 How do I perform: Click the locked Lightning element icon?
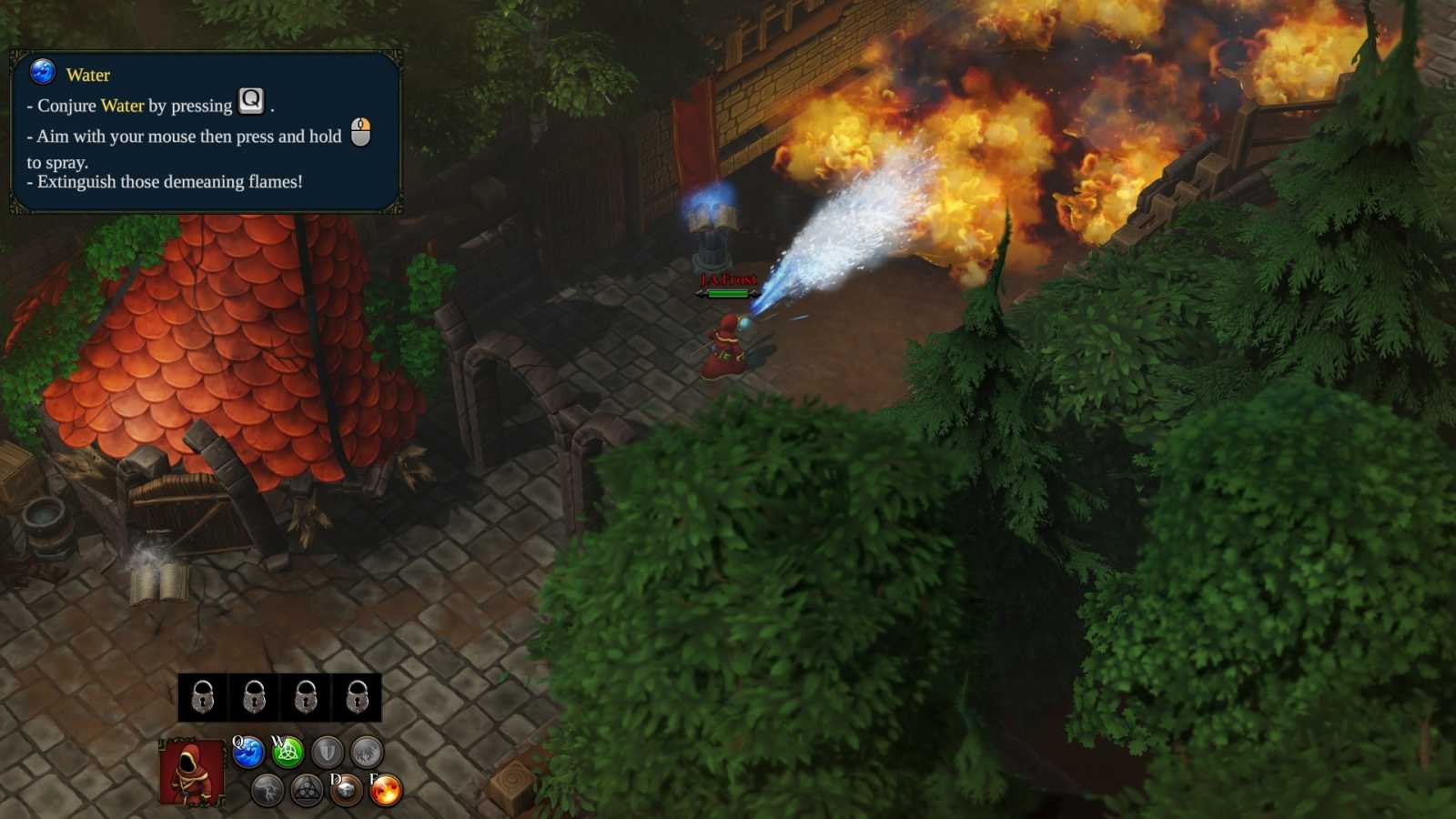tap(268, 792)
